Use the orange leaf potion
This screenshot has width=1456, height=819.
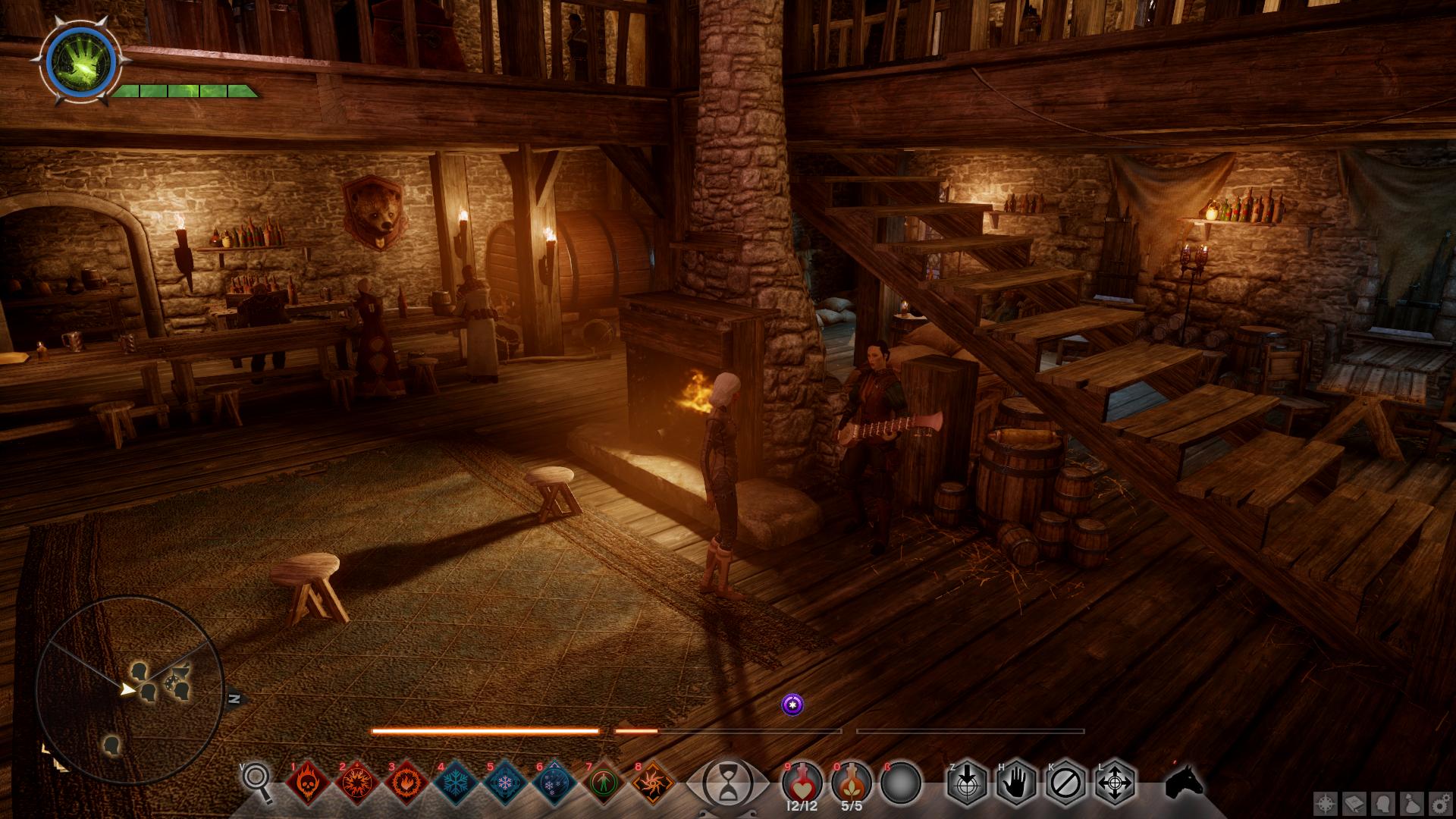tap(852, 782)
